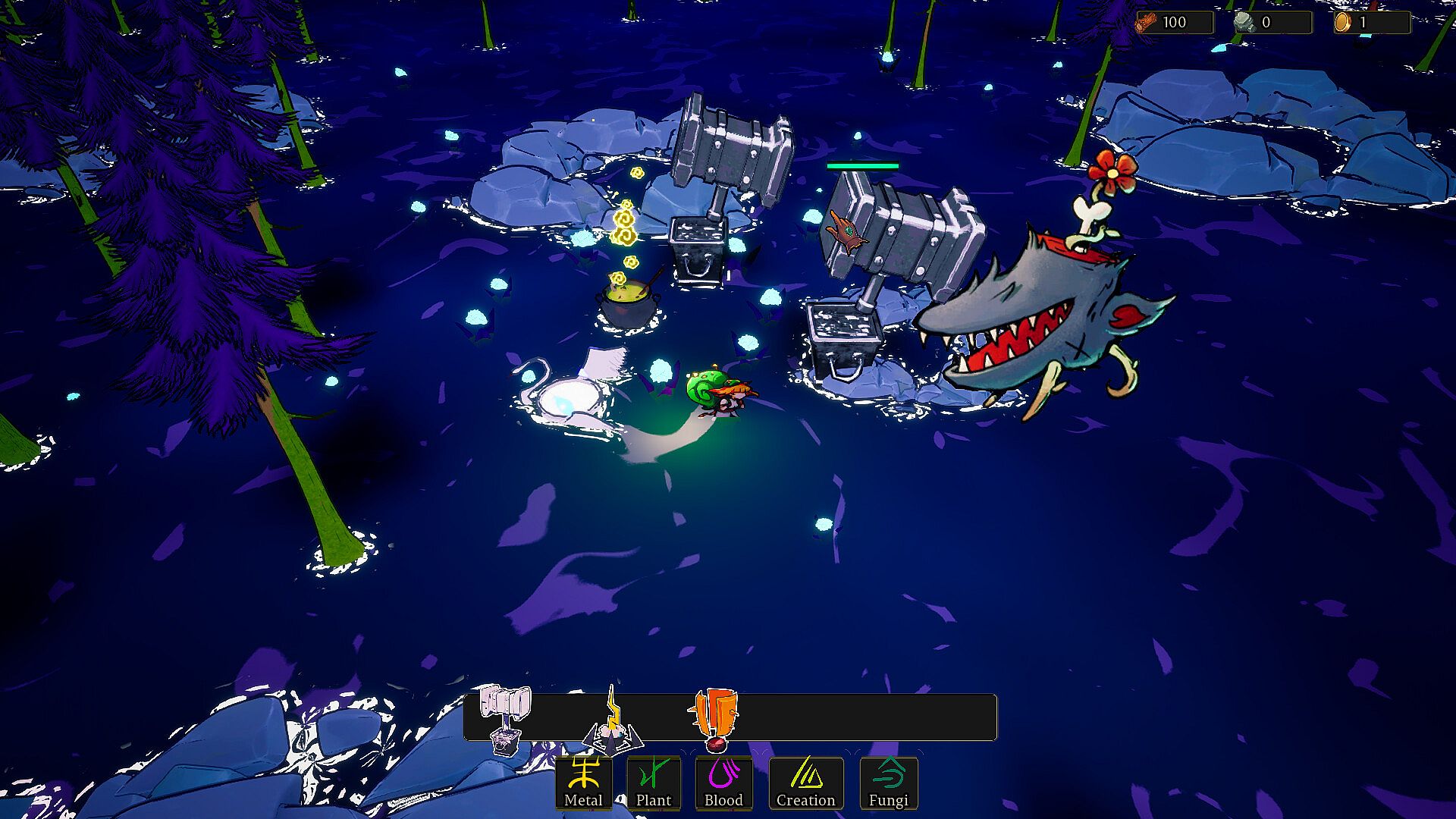
Task: Switch to the Fungi element tab
Action: coord(888,783)
